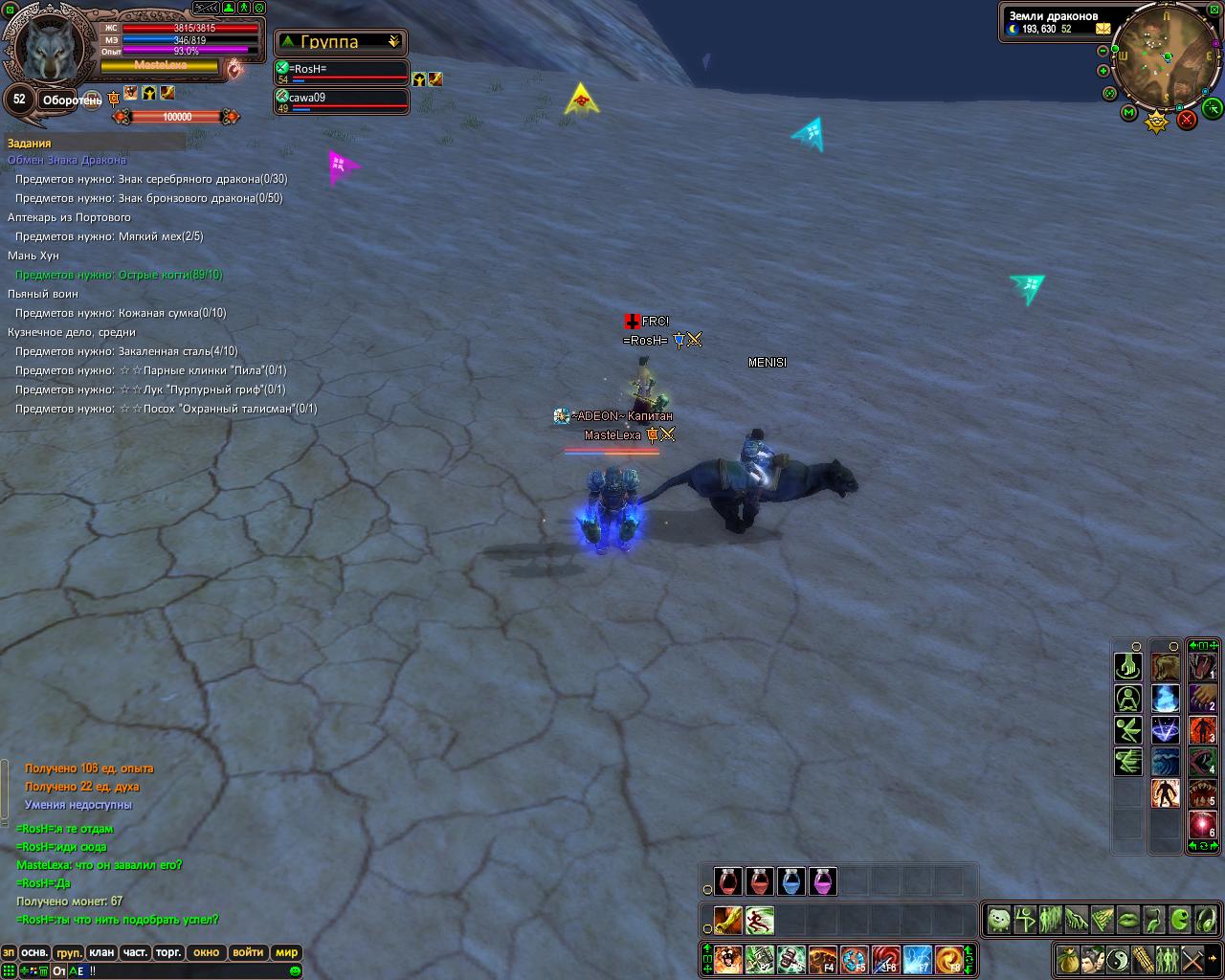Click the red crossed-swords PK mode button
The image size is (1225, 980).
1187,120
